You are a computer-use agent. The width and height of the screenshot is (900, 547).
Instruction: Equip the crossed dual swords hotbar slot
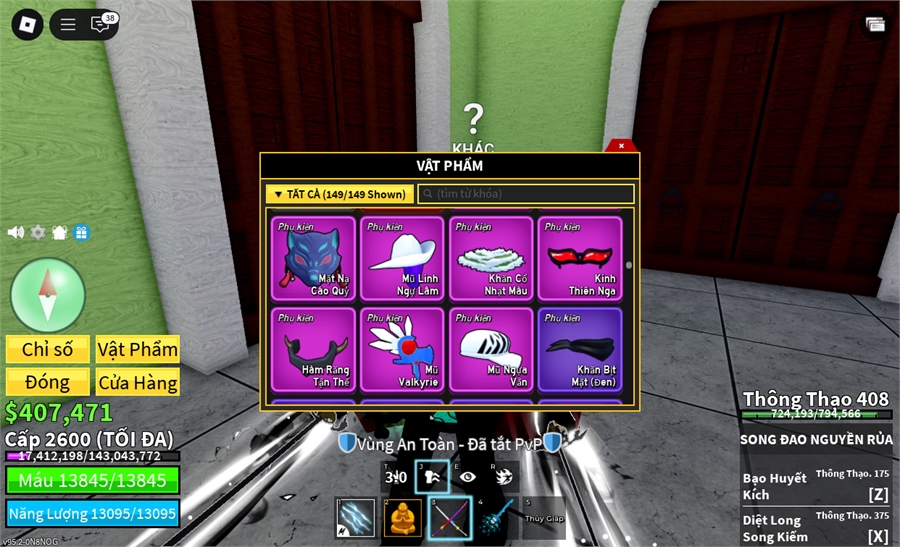coord(450,518)
